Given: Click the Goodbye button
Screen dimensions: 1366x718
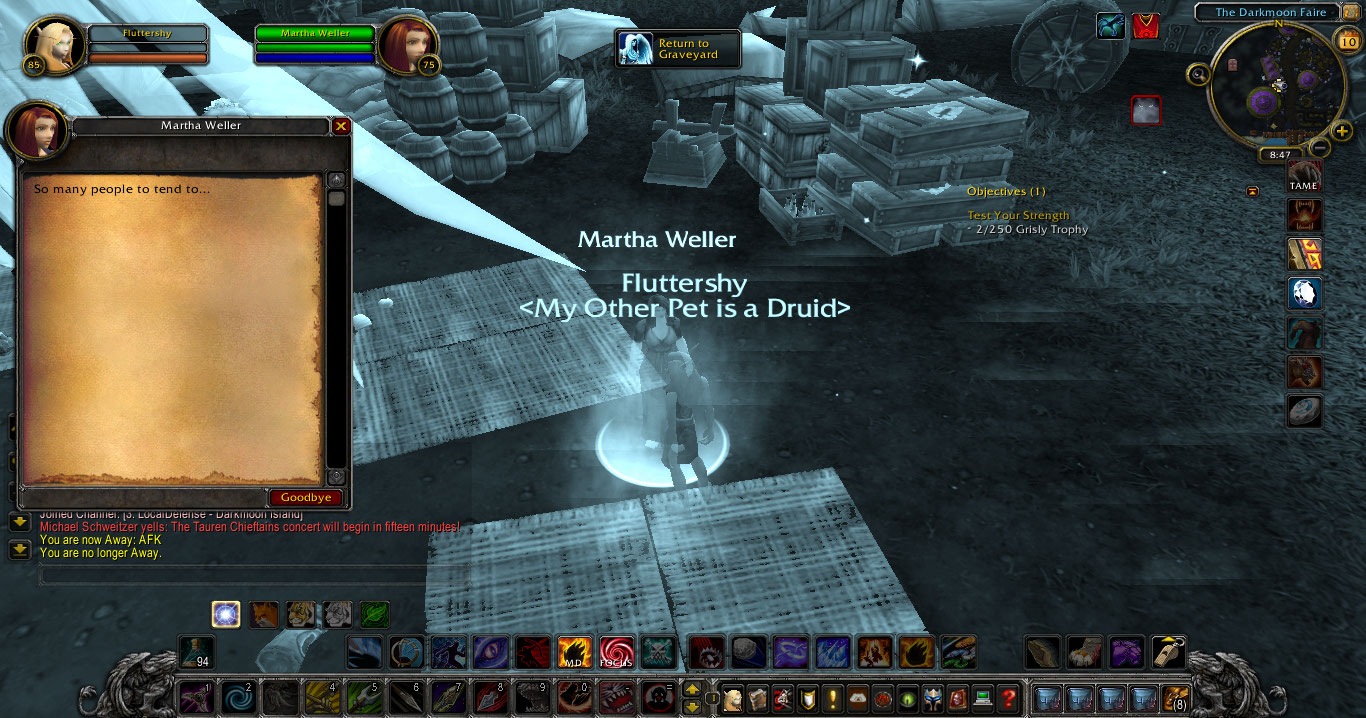Looking at the screenshot, I should pos(306,497).
